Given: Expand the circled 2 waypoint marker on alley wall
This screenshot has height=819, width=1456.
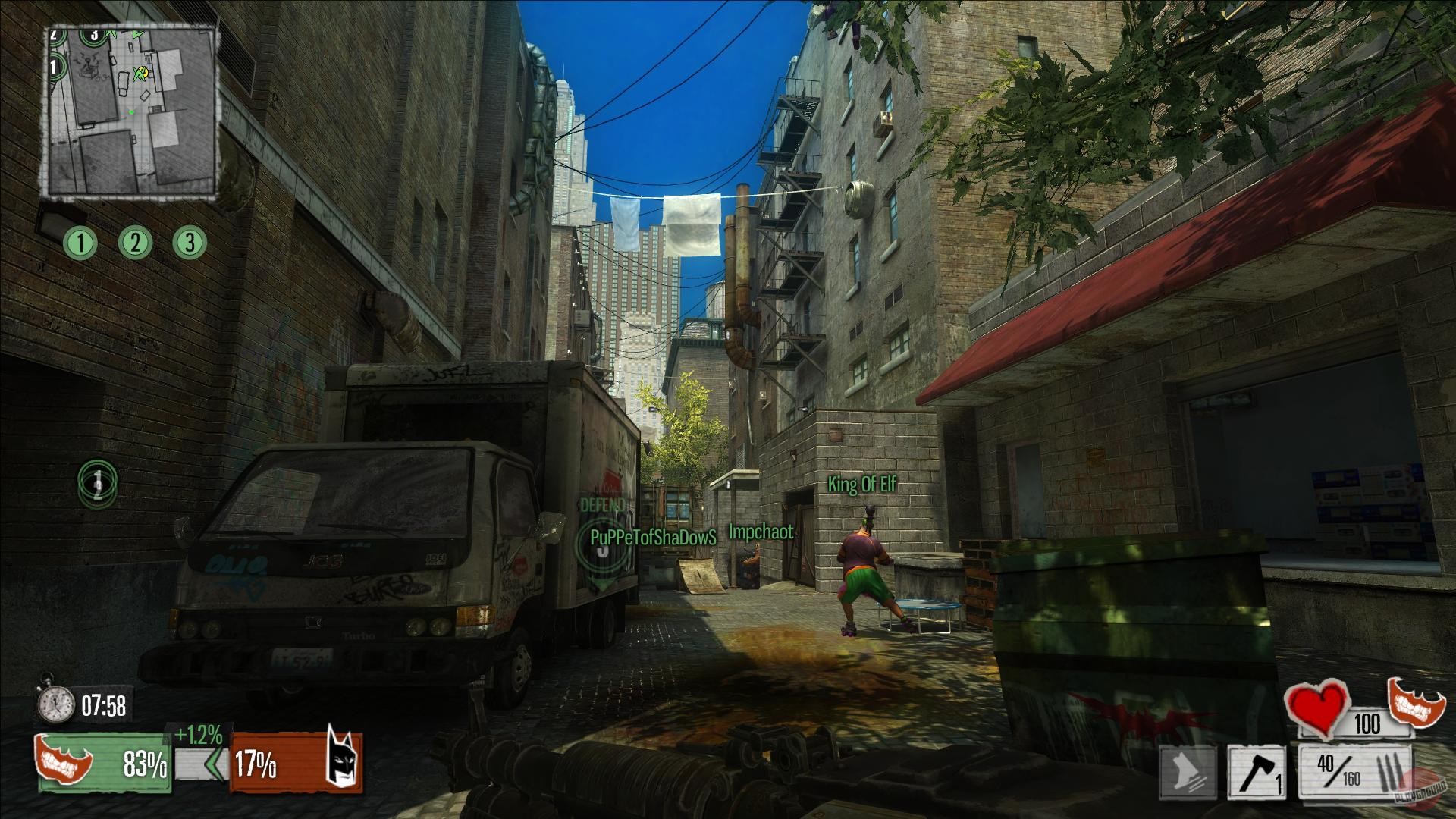Looking at the screenshot, I should pyautogui.click(x=98, y=484).
